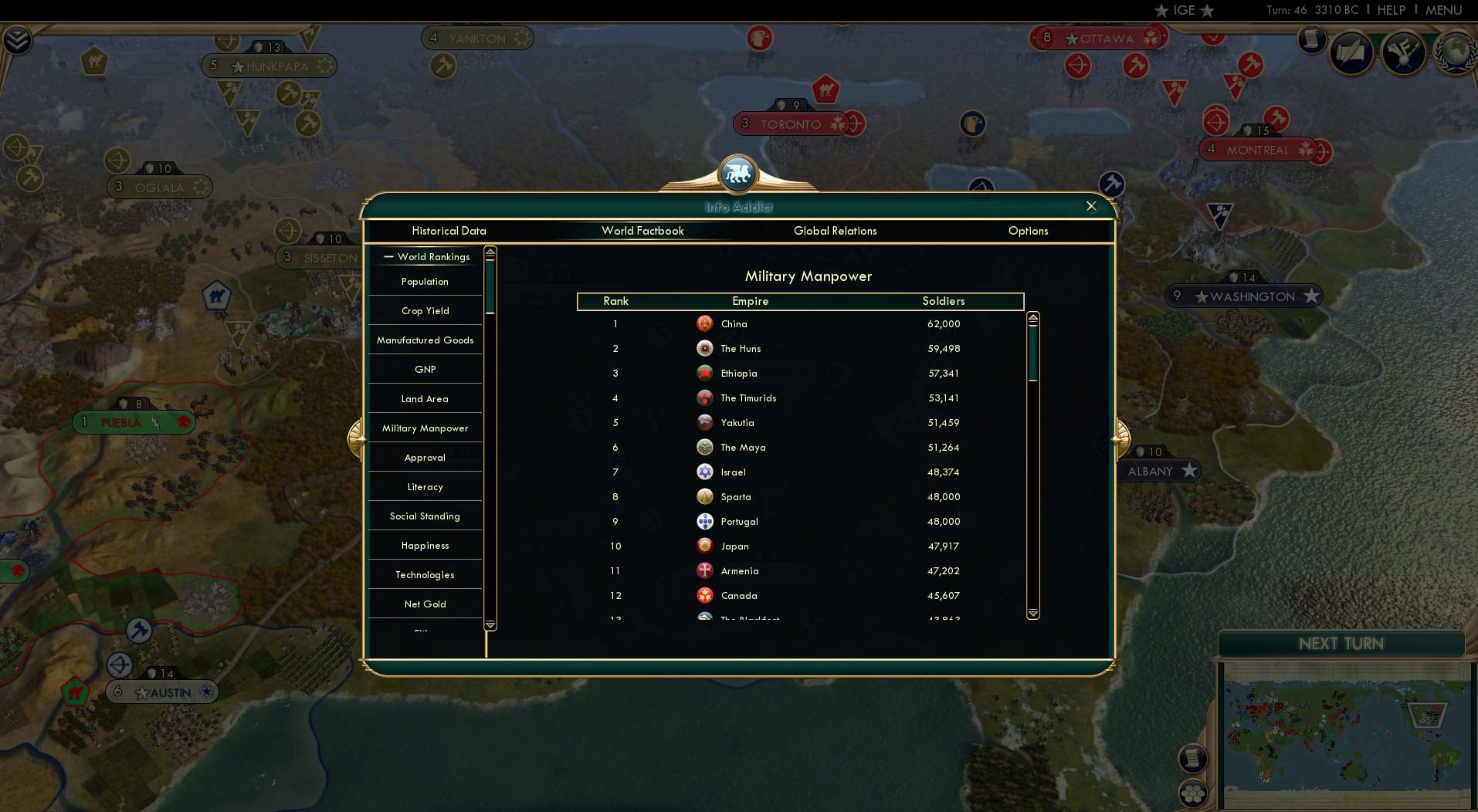The width and height of the screenshot is (1478, 812).
Task: Select the Literacy ranking category
Action: pyautogui.click(x=425, y=486)
